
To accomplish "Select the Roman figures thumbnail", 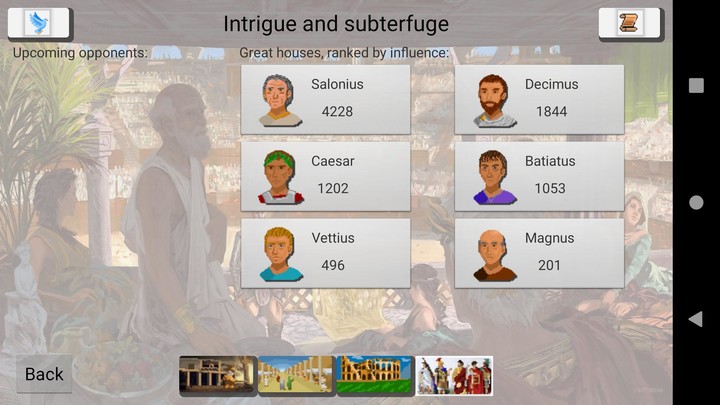I will pos(454,376).
